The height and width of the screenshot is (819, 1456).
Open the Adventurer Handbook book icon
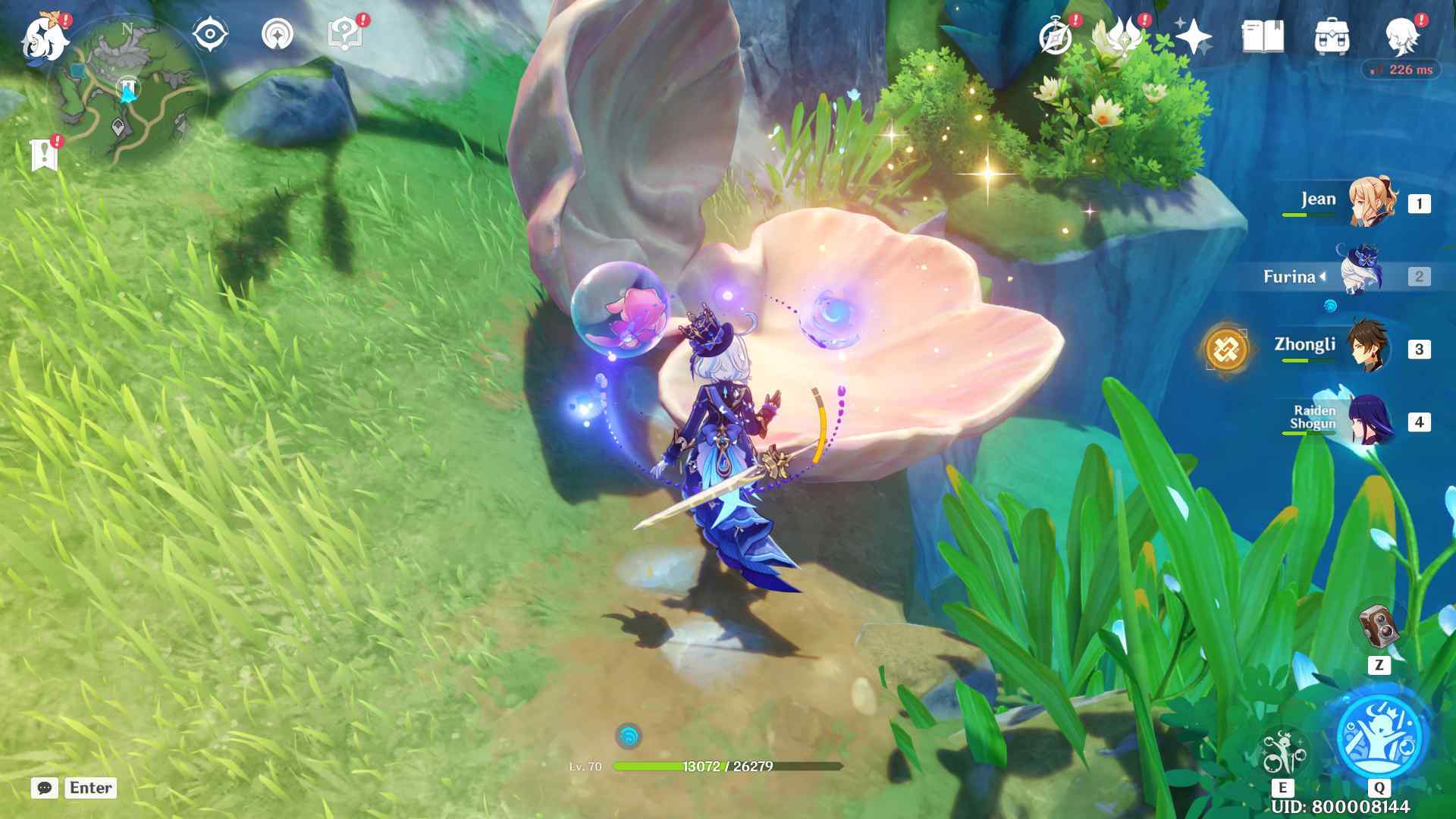pyautogui.click(x=1263, y=36)
